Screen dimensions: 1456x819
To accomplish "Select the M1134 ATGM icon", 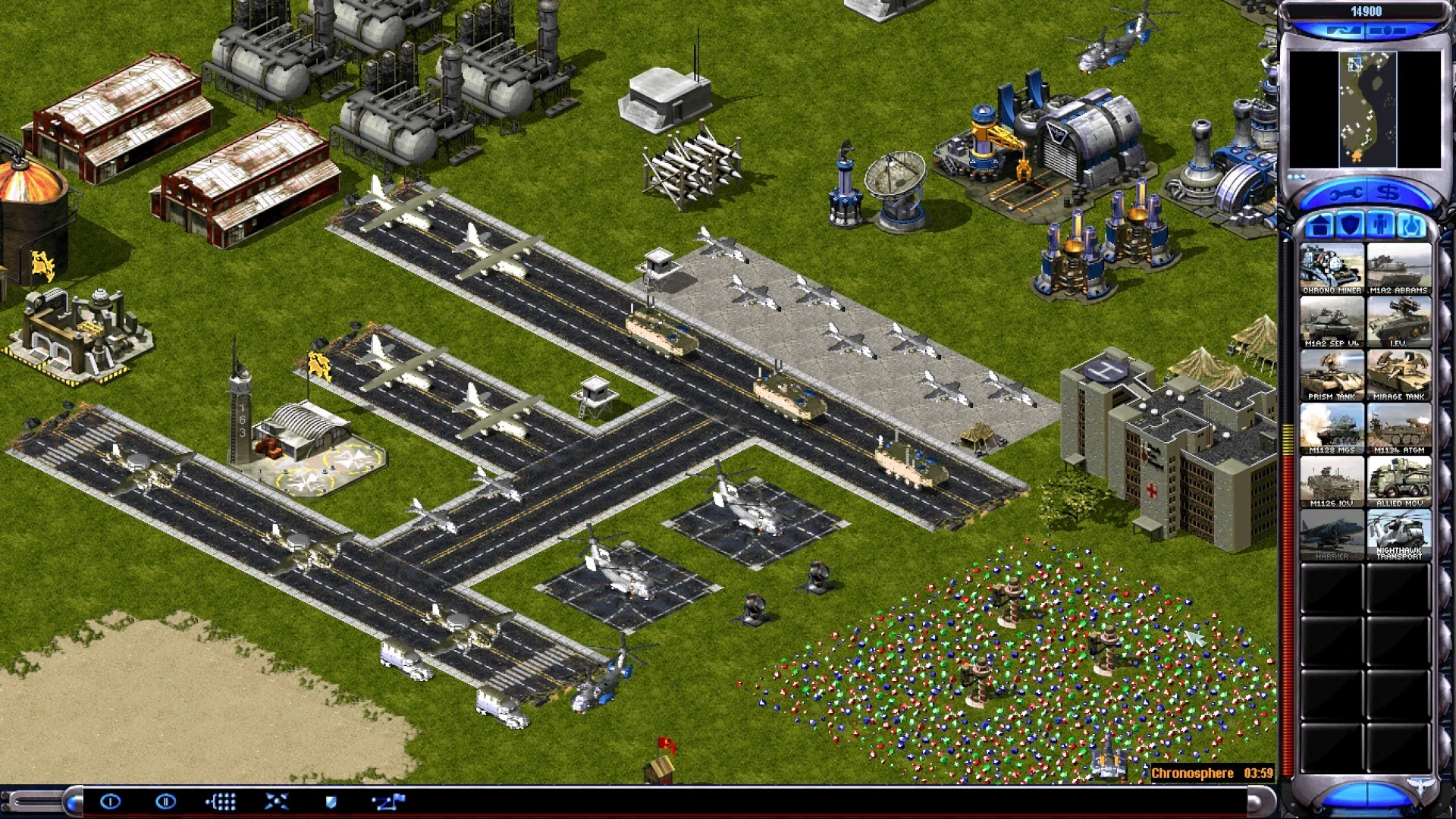I will point(1399,428).
